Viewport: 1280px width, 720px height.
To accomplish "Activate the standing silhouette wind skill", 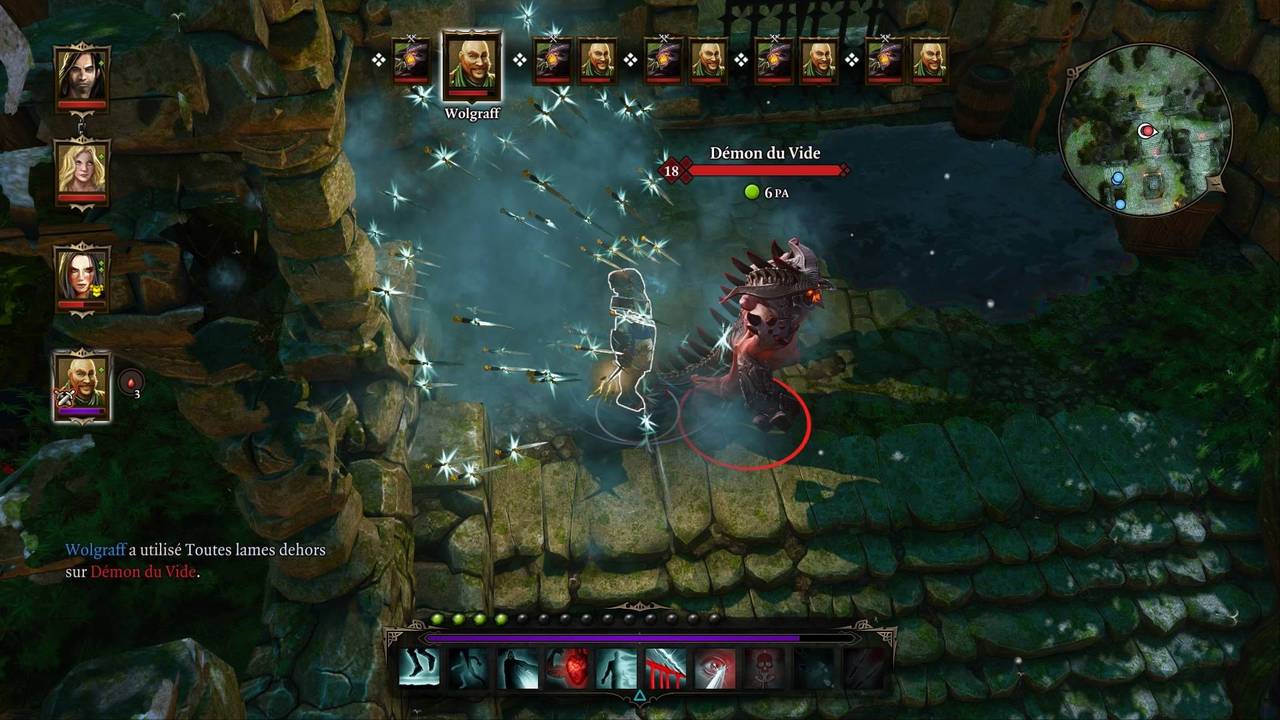I will point(616,668).
